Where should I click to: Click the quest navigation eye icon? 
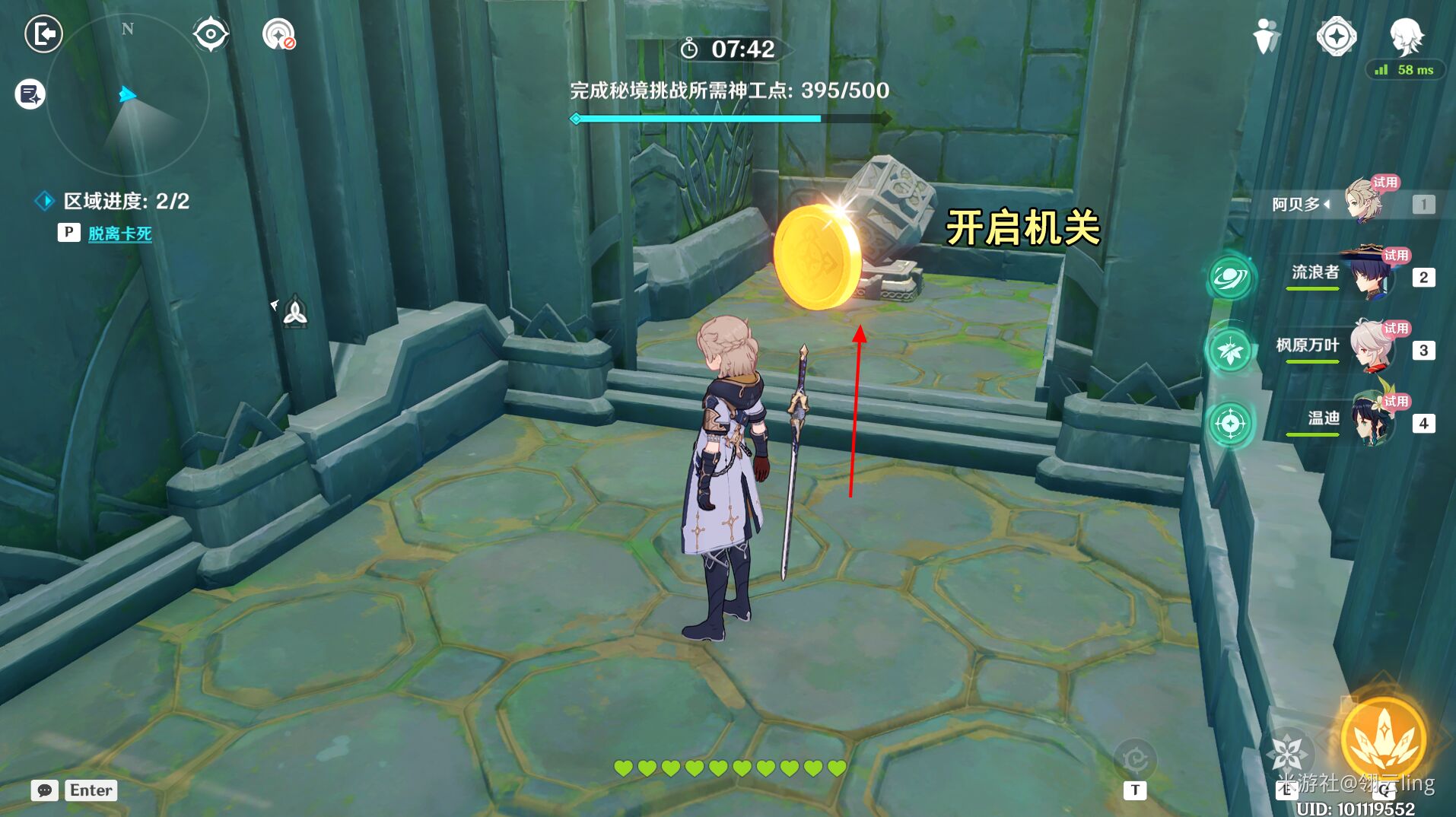coord(211,33)
